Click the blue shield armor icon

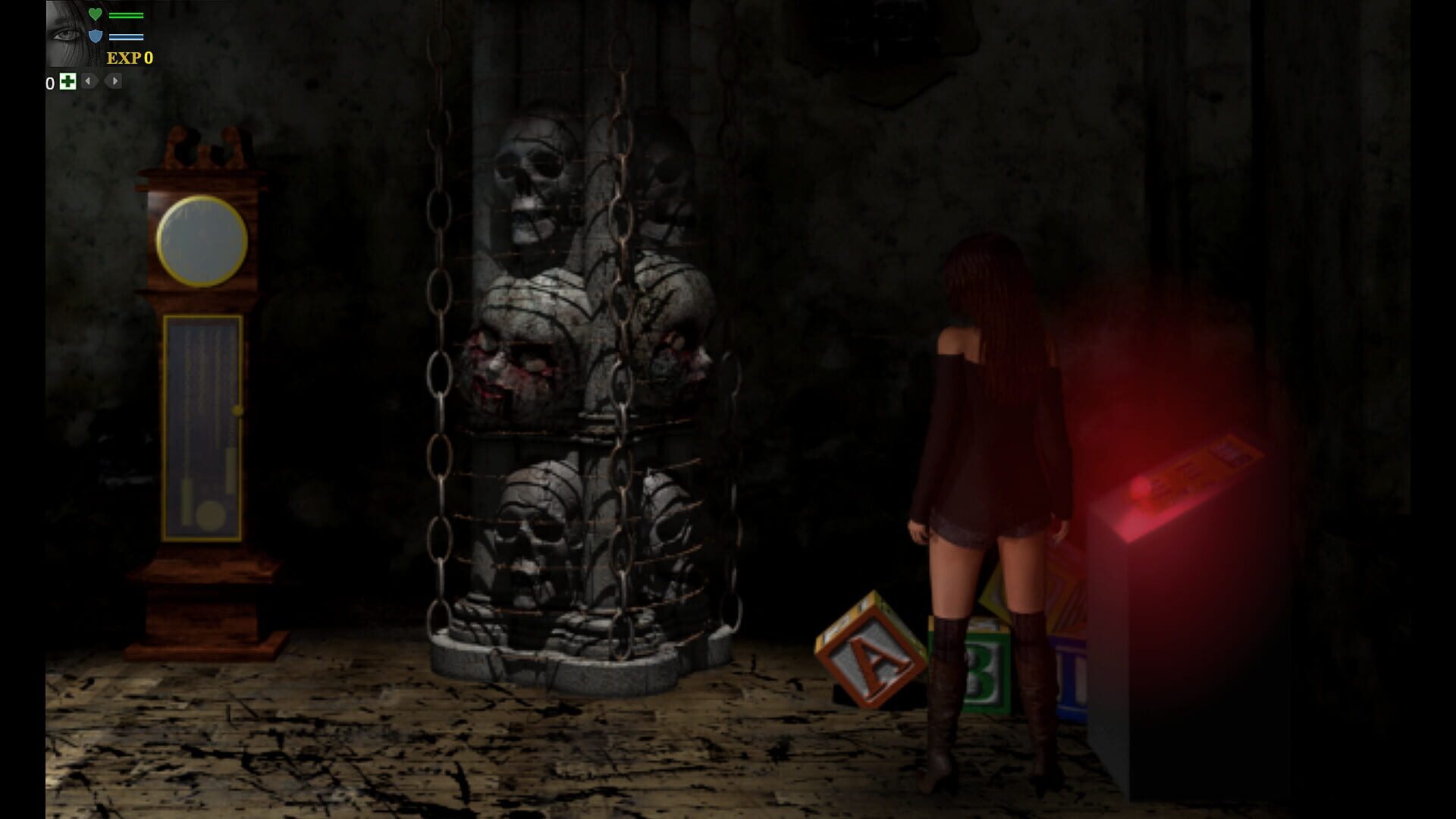pyautogui.click(x=96, y=36)
